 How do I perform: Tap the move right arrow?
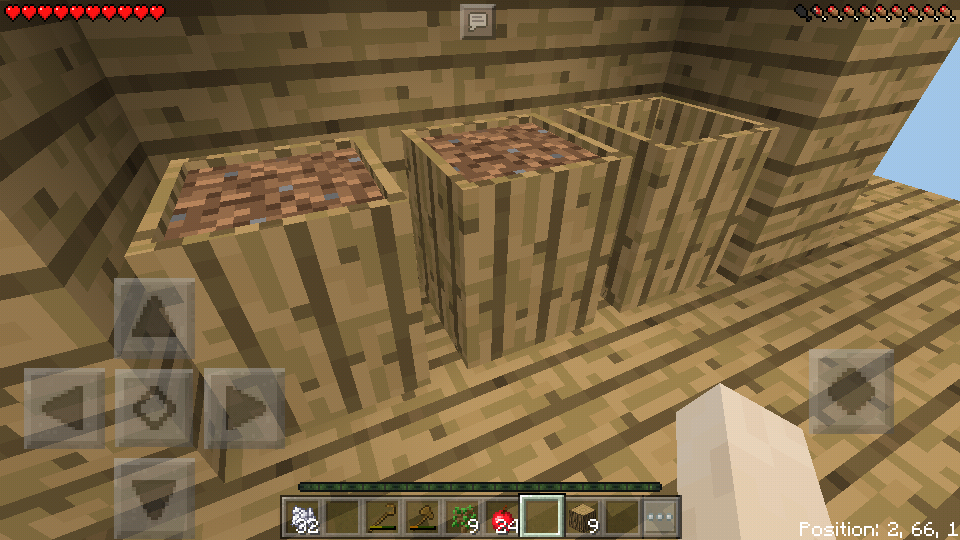244,408
